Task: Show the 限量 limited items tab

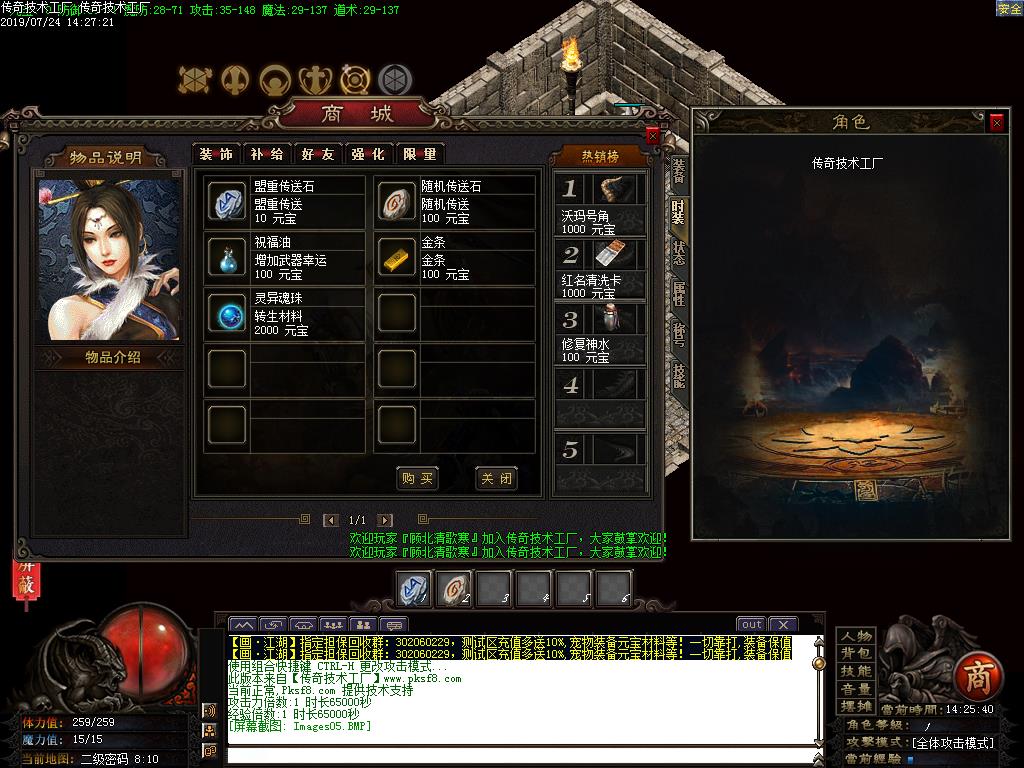Action: click(x=418, y=154)
